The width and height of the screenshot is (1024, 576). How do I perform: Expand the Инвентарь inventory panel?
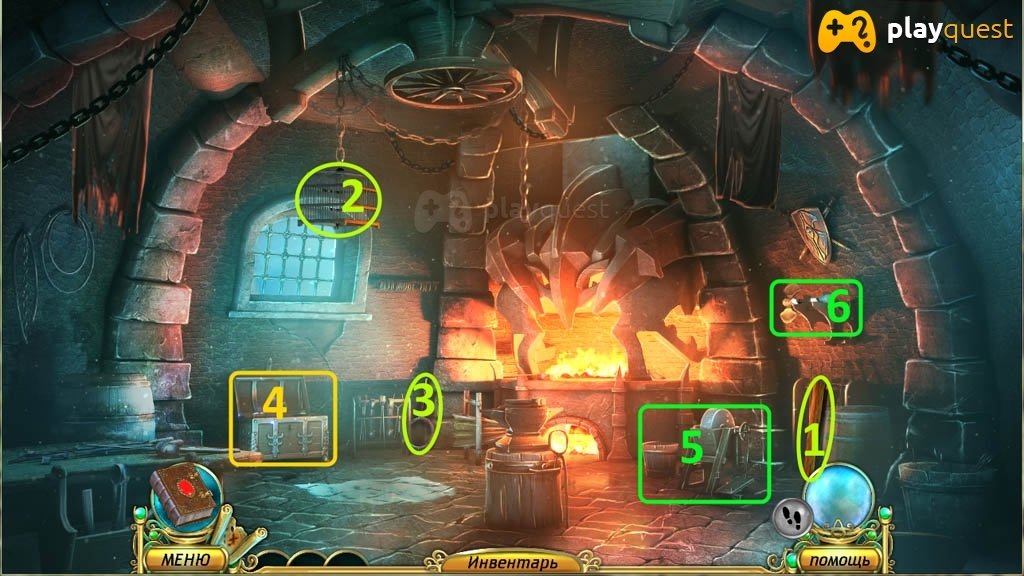[x=511, y=563]
